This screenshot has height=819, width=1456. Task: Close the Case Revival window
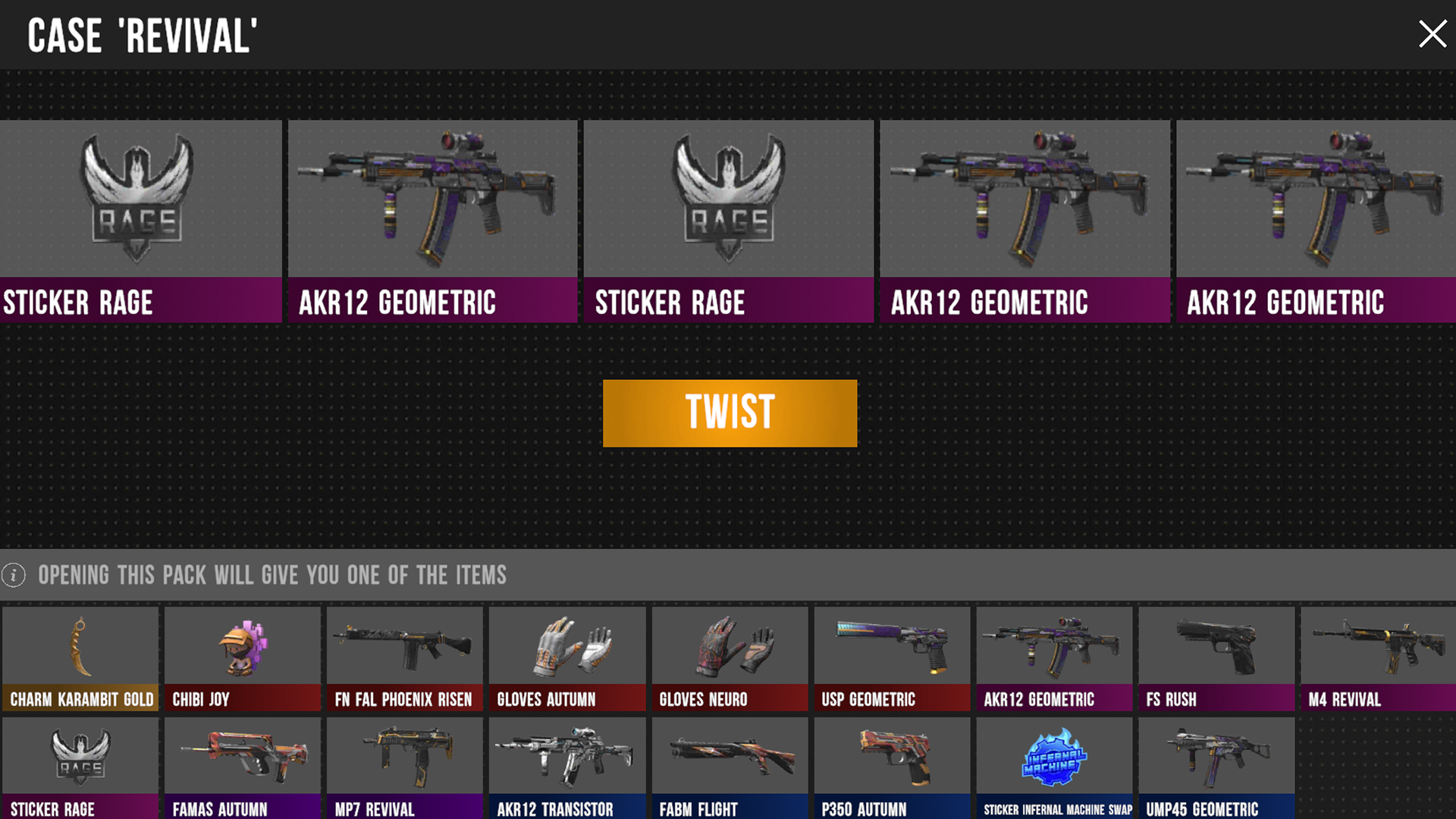(1432, 33)
